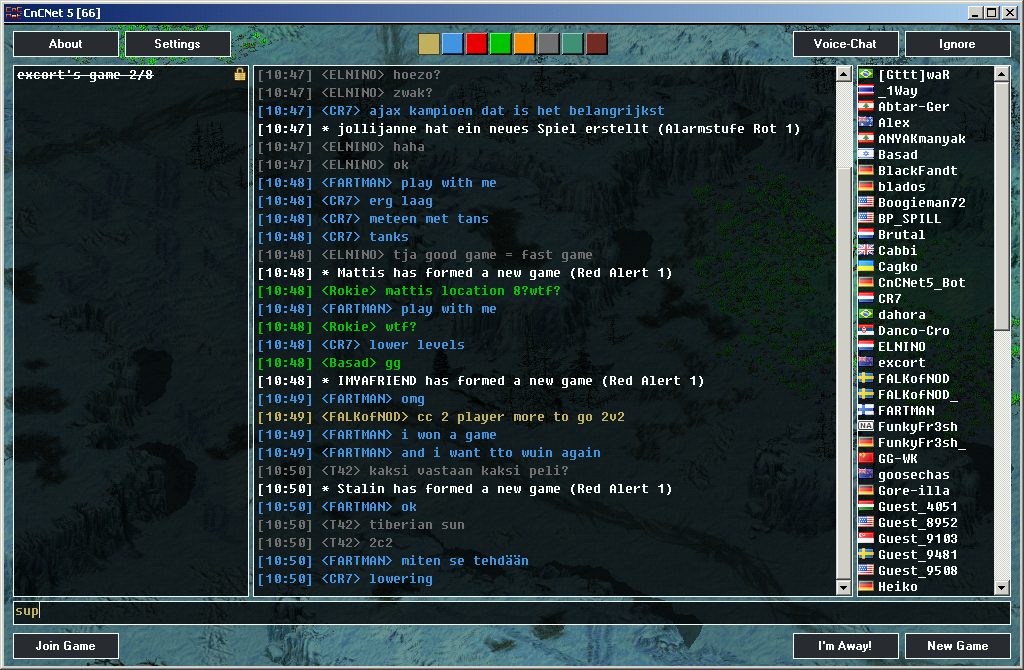The width and height of the screenshot is (1024, 670).
Task: Select the bright green color swatch
Action: [500, 44]
